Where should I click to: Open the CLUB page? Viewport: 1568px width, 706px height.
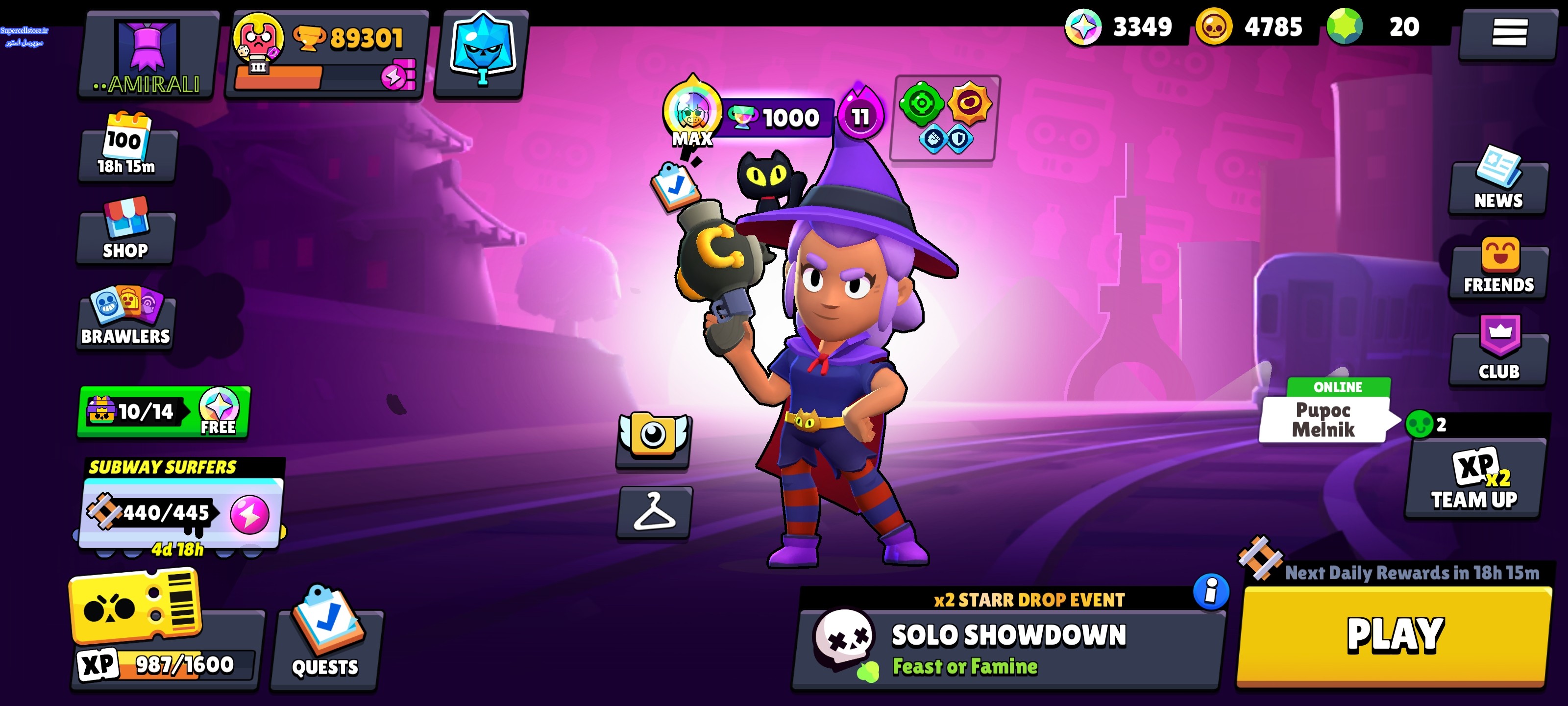pos(1498,352)
